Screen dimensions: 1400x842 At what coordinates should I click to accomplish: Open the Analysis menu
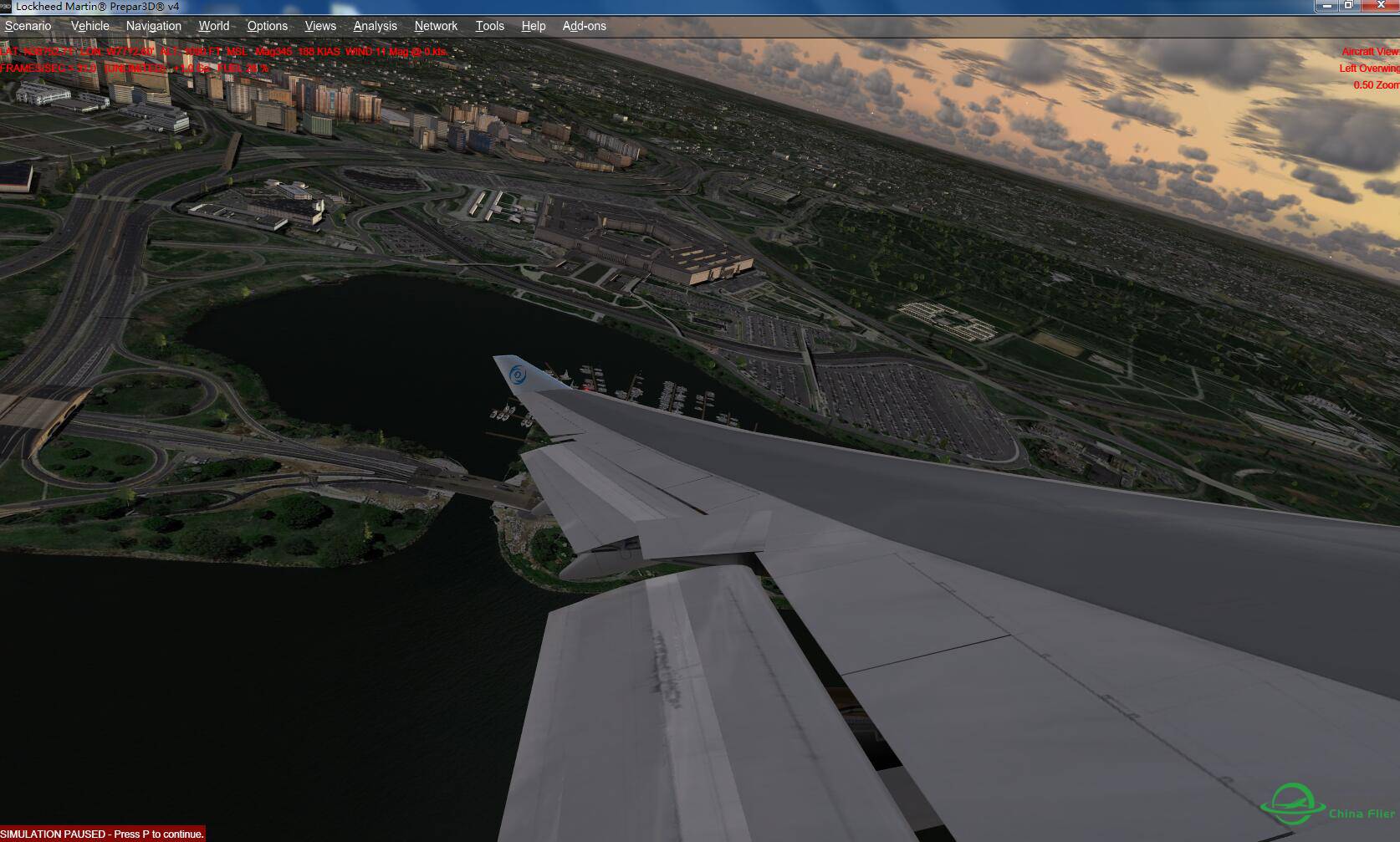[375, 26]
